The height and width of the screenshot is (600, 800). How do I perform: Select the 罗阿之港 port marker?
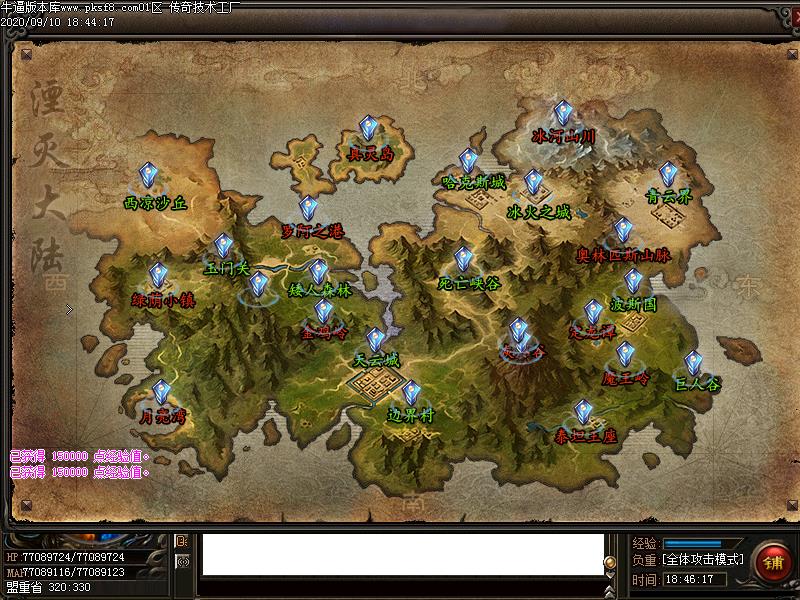pyautogui.click(x=310, y=209)
